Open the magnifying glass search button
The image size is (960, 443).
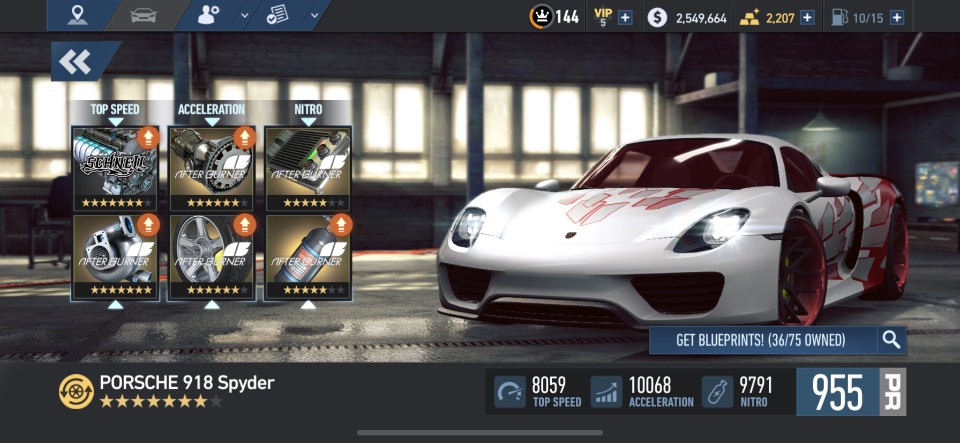point(891,340)
